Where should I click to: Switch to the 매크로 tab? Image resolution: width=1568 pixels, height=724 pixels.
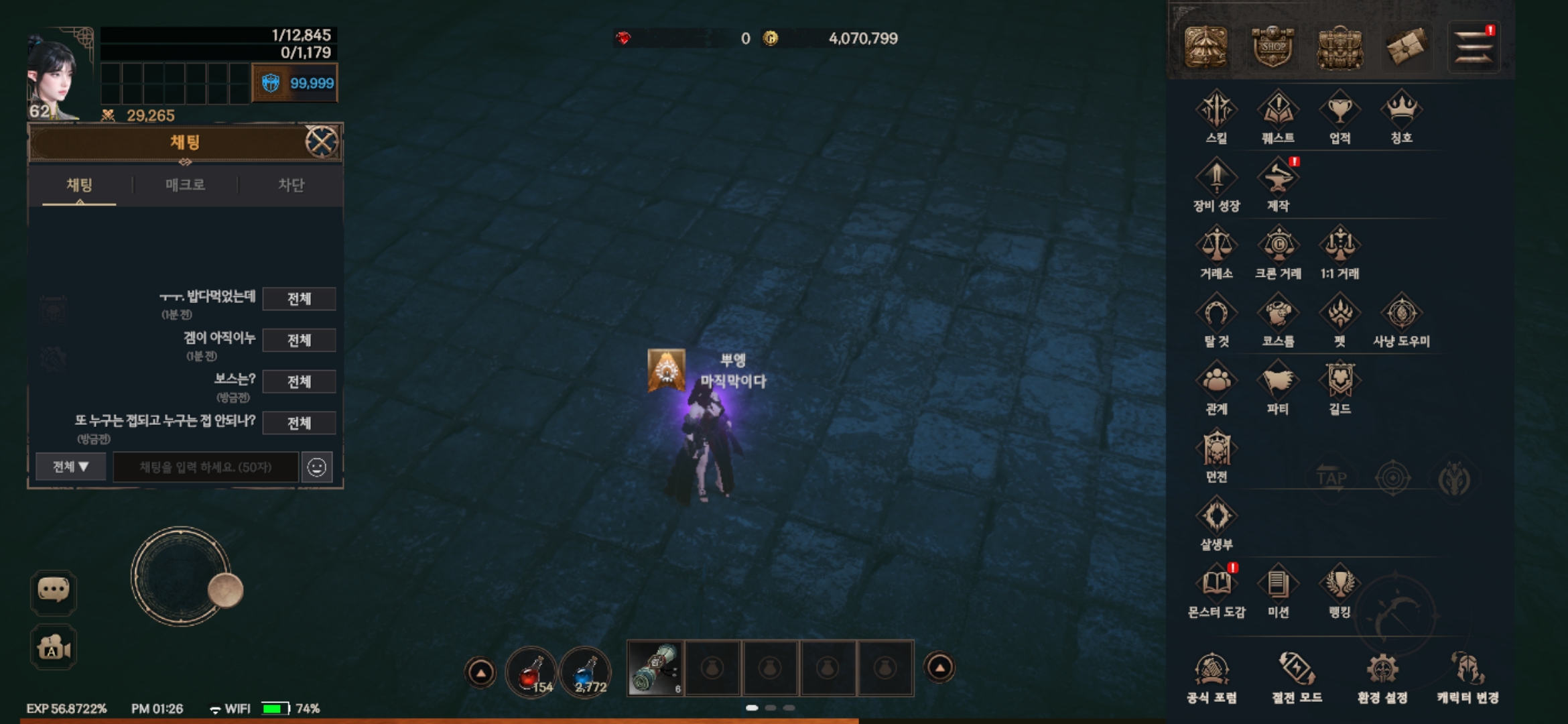pyautogui.click(x=186, y=185)
